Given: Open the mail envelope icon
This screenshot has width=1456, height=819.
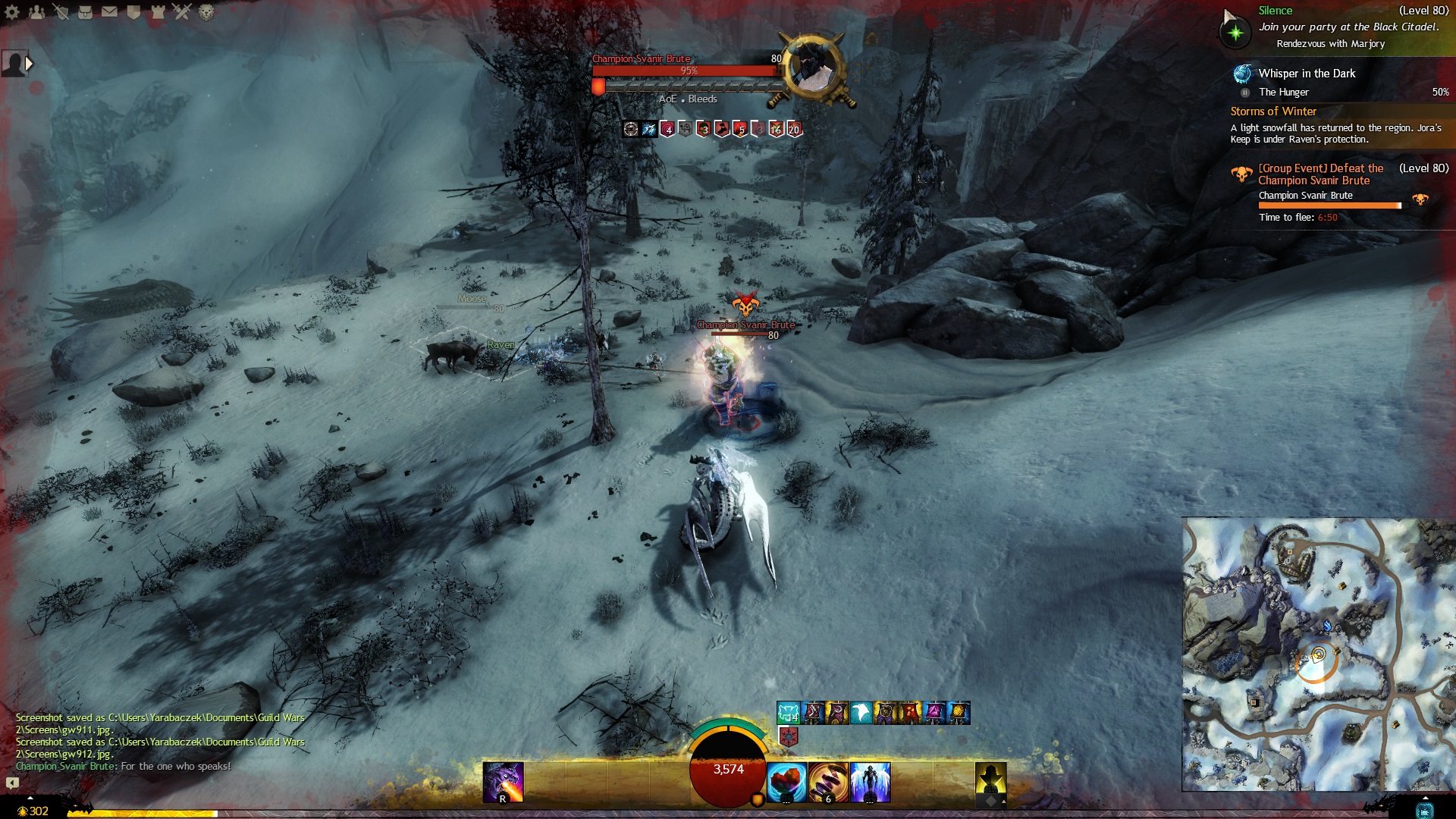Looking at the screenshot, I should (109, 12).
